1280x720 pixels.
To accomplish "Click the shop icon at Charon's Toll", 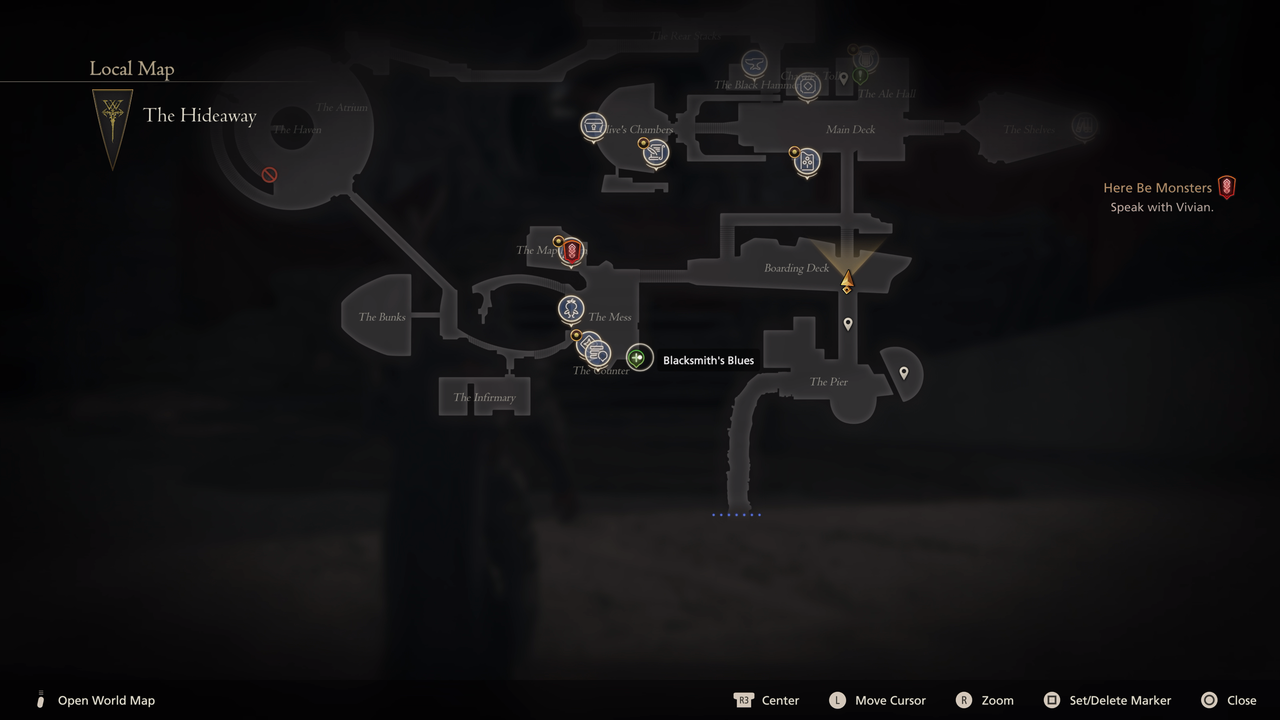I will tap(807, 86).
